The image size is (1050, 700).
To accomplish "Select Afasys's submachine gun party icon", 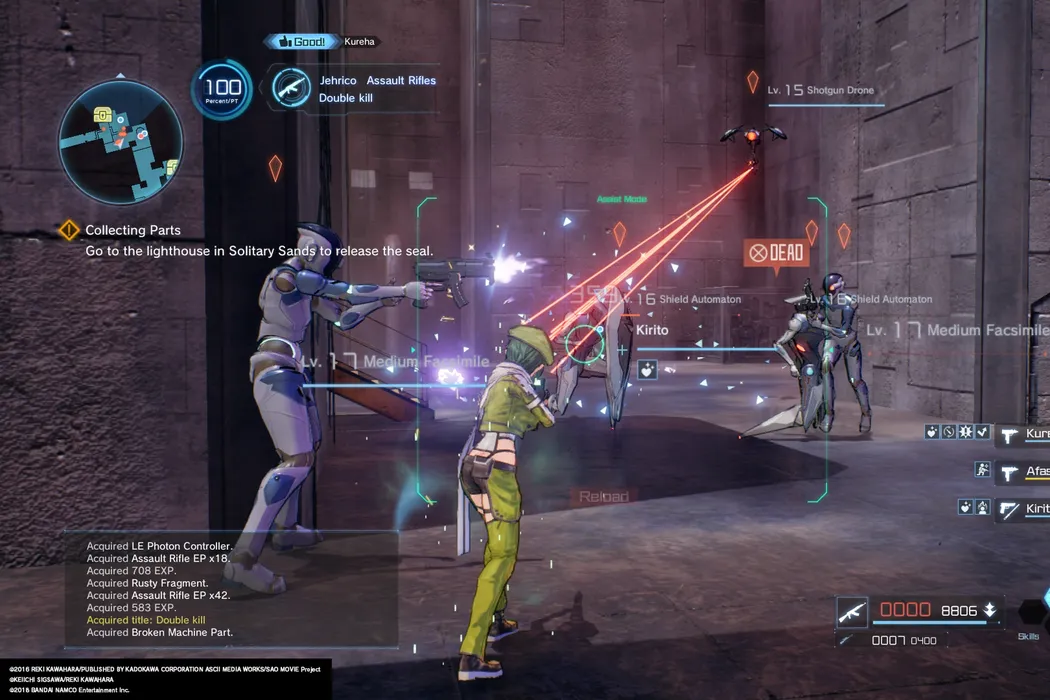I will 1009,470.
